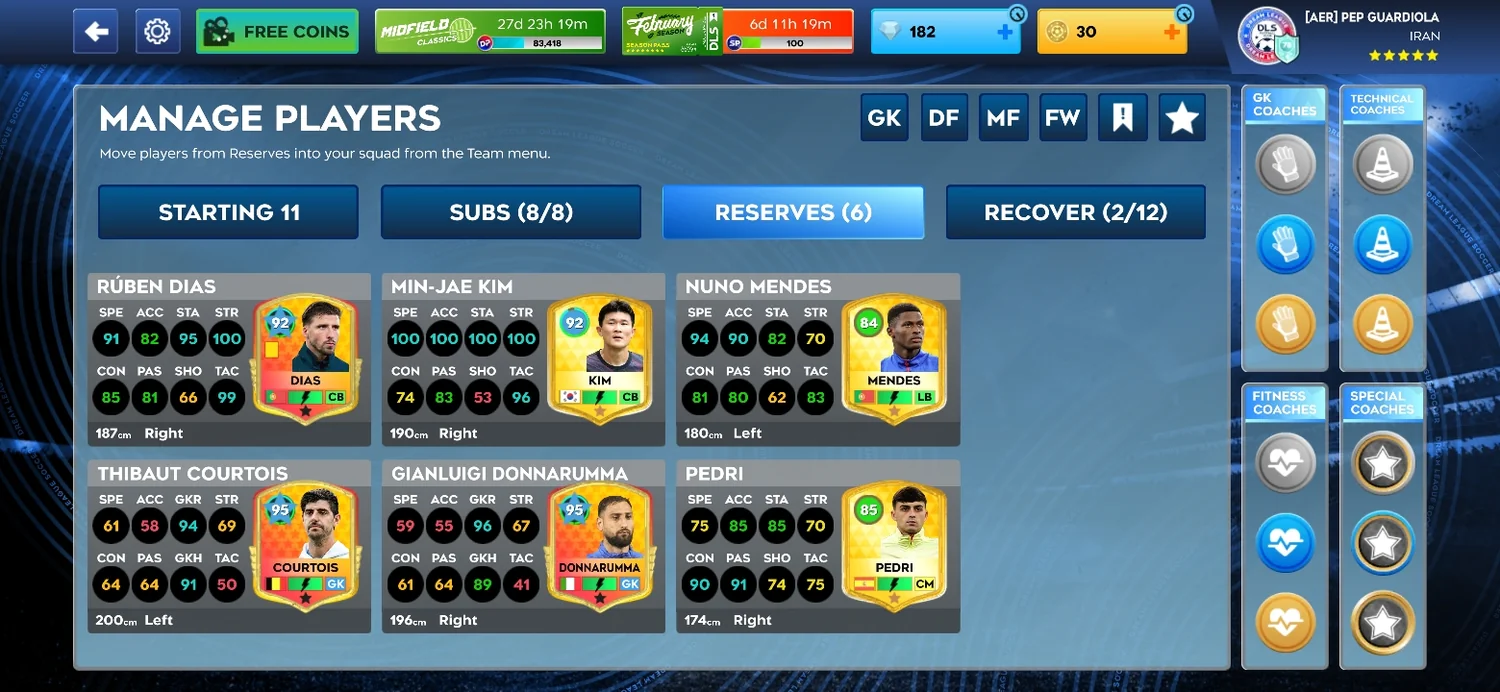The image size is (1500, 692).
Task: Toggle the star favorites filter
Action: click(x=1182, y=118)
